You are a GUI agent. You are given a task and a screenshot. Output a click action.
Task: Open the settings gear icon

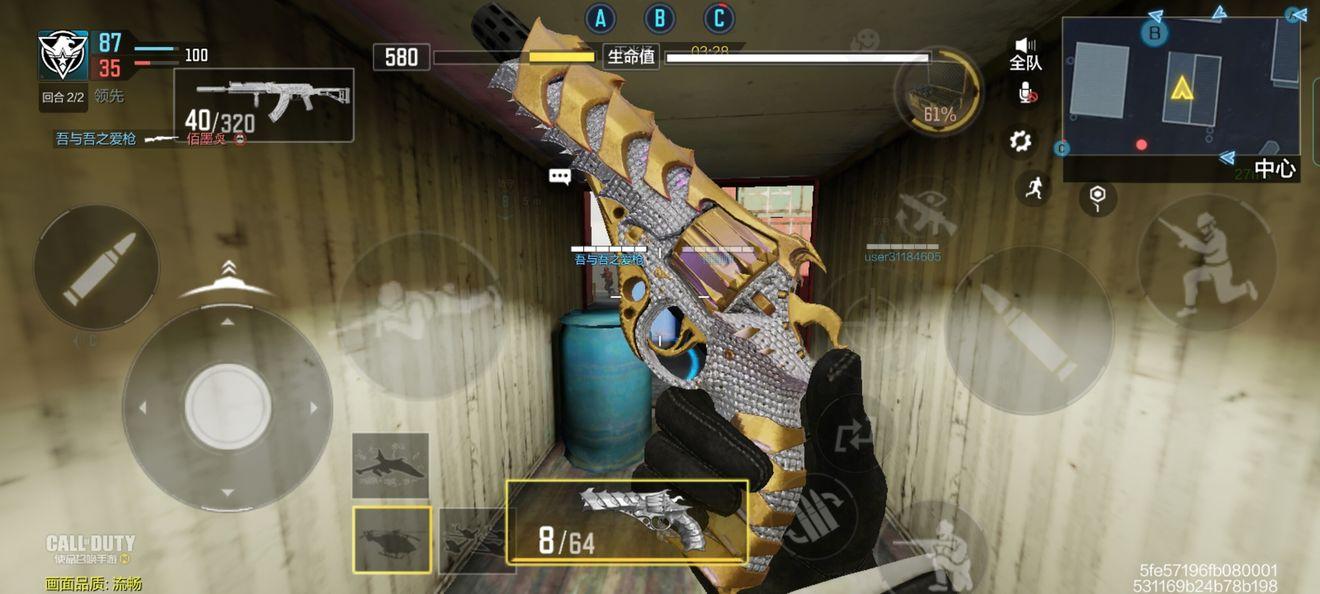[x=1021, y=141]
